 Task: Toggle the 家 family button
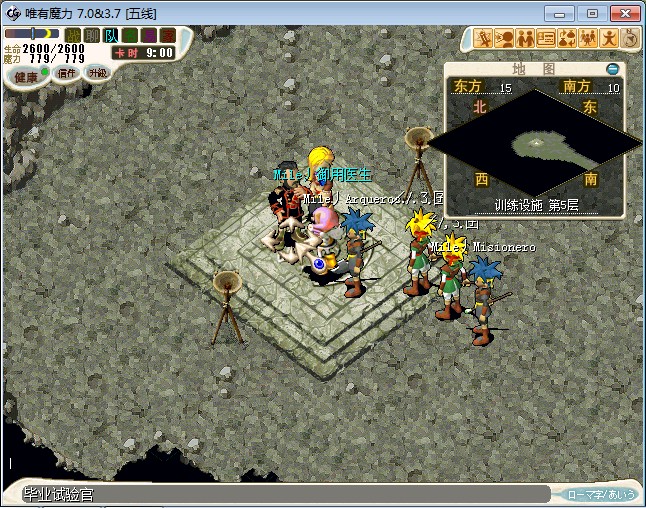165,35
